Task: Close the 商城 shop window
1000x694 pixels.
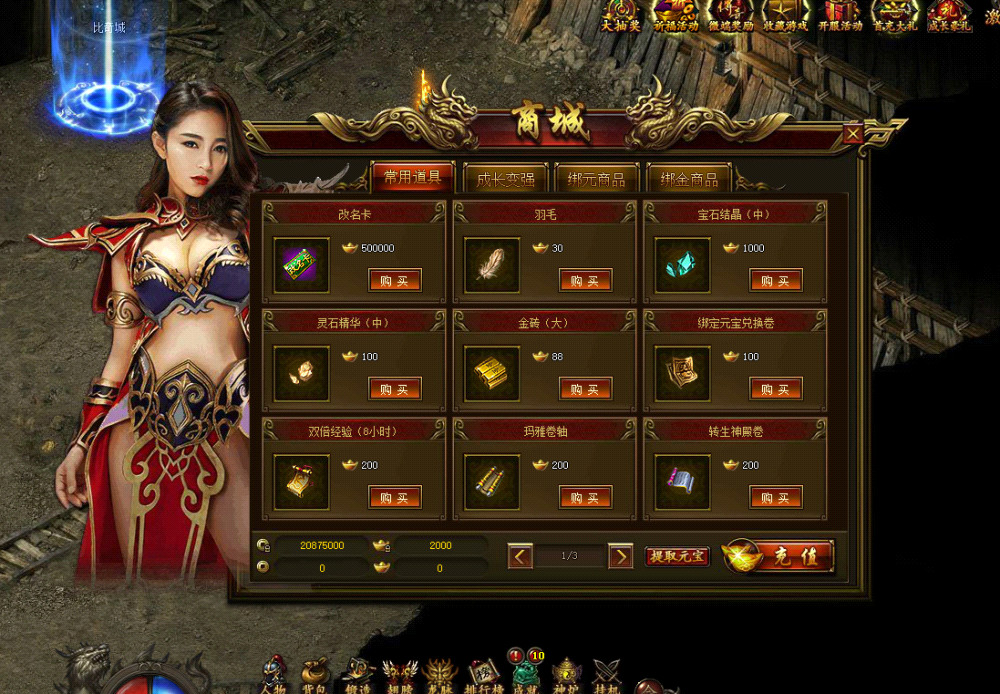Action: coord(853,134)
